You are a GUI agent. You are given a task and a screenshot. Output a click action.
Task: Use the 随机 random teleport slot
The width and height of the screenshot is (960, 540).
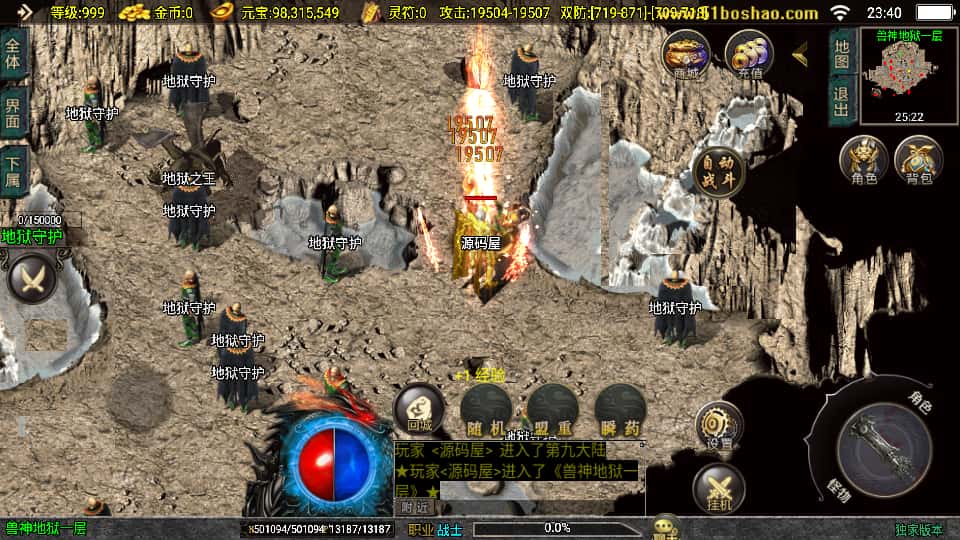(x=486, y=409)
